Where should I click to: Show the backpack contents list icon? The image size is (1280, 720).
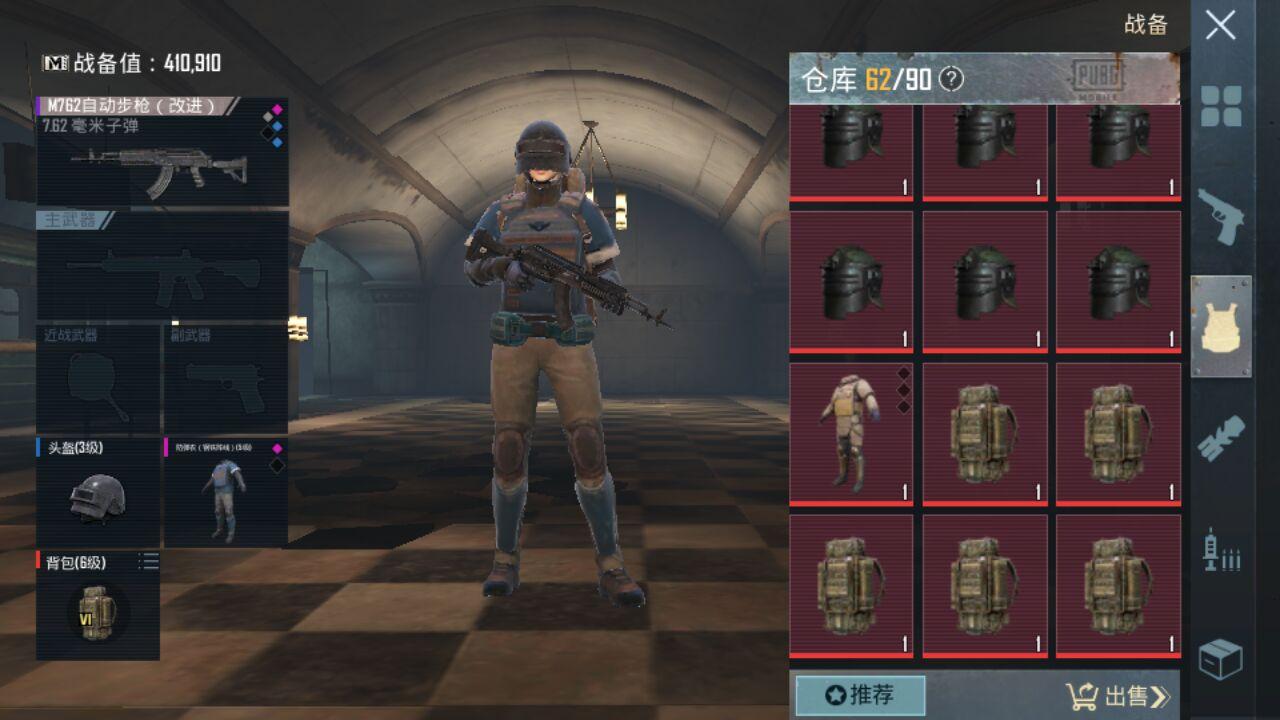pos(148,563)
